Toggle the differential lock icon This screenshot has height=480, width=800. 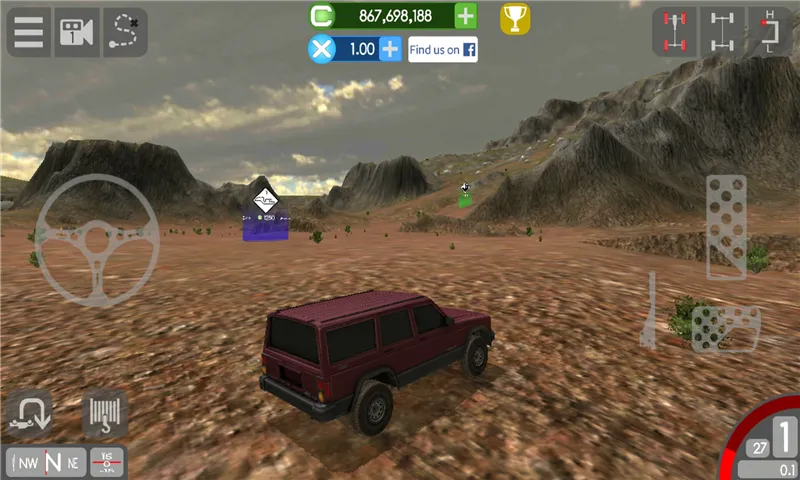pos(722,31)
